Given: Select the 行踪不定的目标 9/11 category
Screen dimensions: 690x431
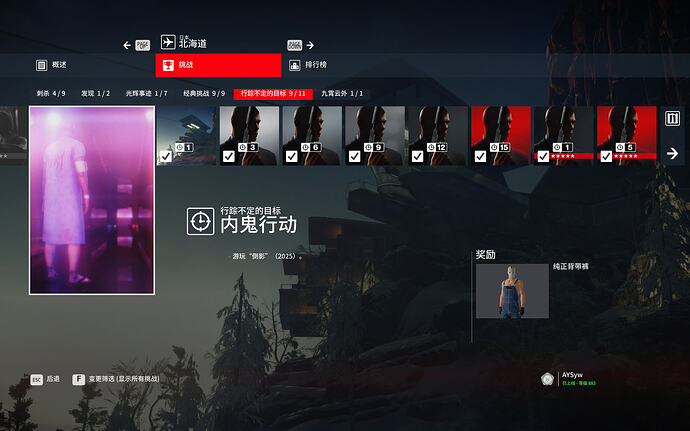Looking at the screenshot, I should coord(273,93).
